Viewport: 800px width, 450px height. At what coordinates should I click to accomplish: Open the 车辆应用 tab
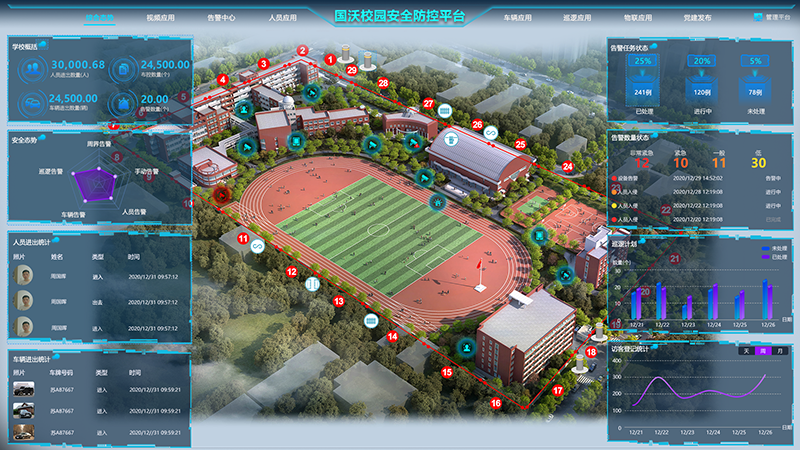click(517, 18)
